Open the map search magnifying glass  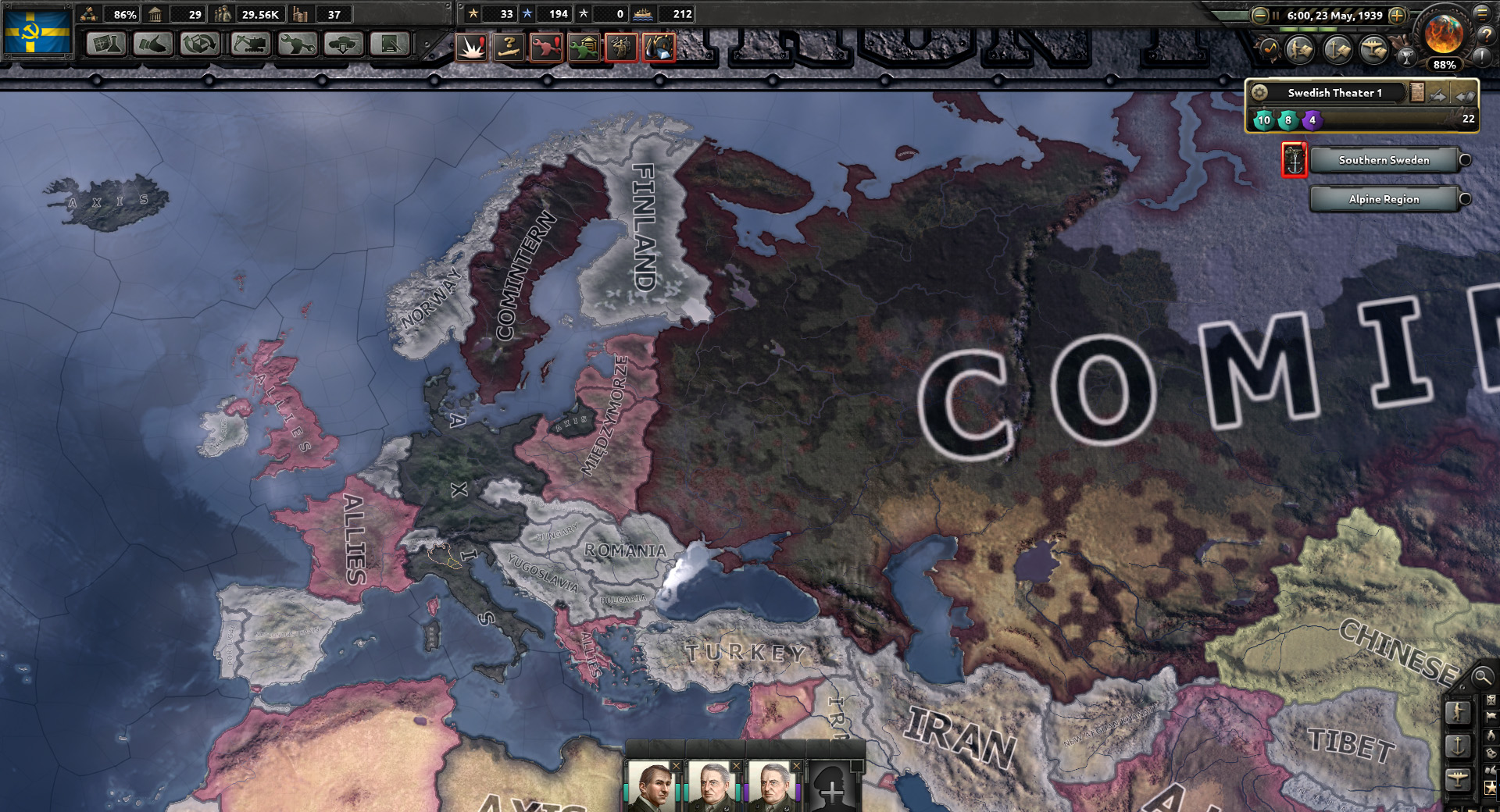click(x=1481, y=677)
